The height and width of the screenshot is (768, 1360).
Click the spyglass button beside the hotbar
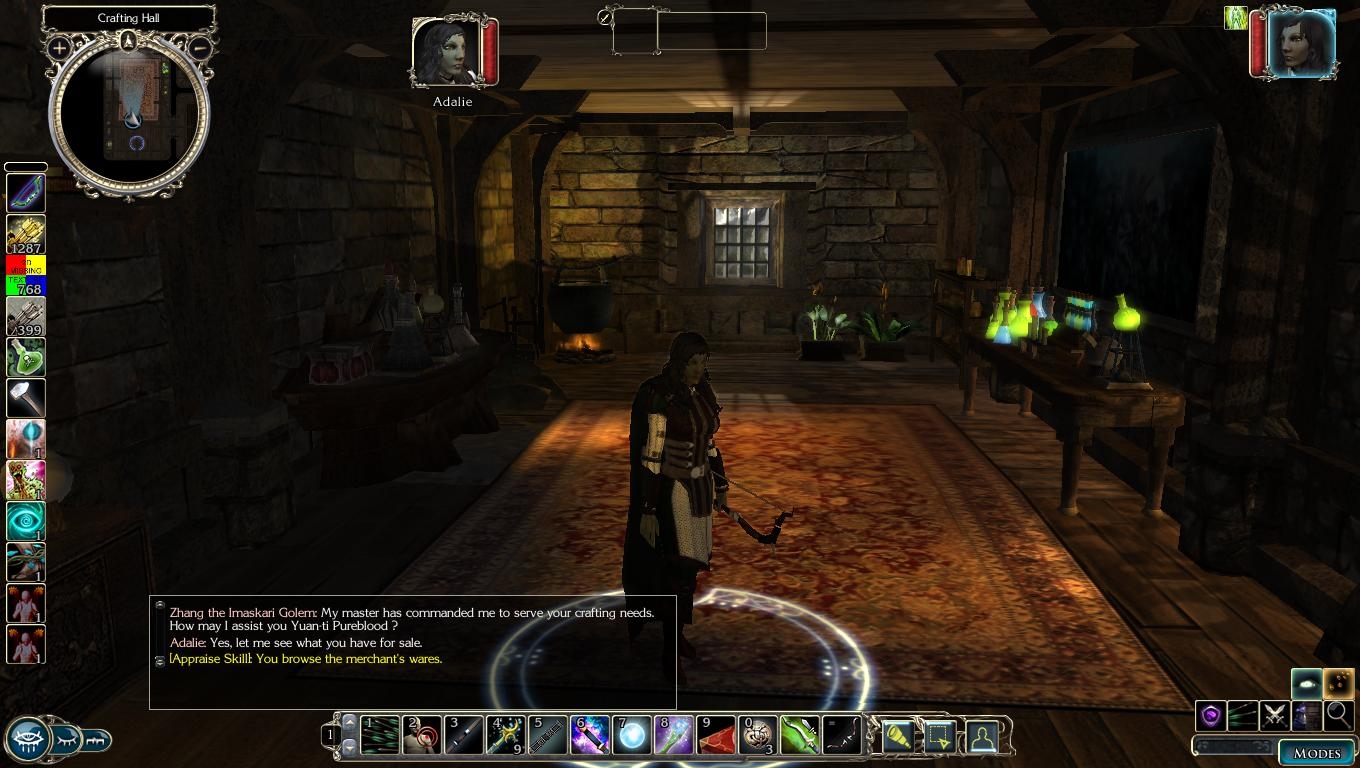coord(897,737)
